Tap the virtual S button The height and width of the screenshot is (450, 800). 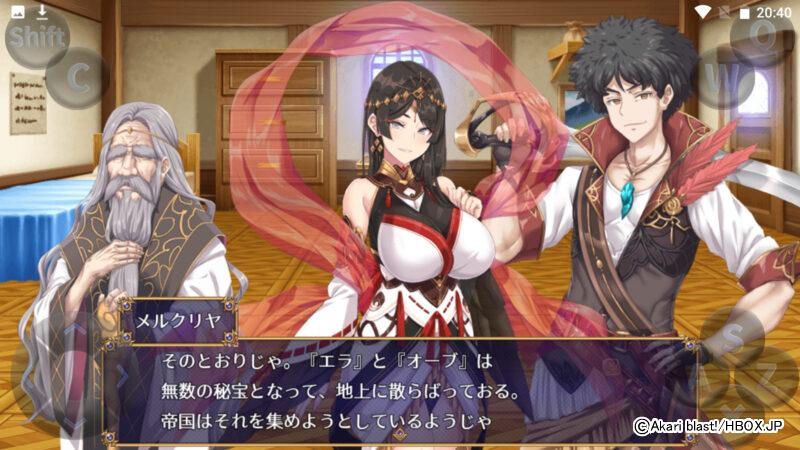click(733, 337)
